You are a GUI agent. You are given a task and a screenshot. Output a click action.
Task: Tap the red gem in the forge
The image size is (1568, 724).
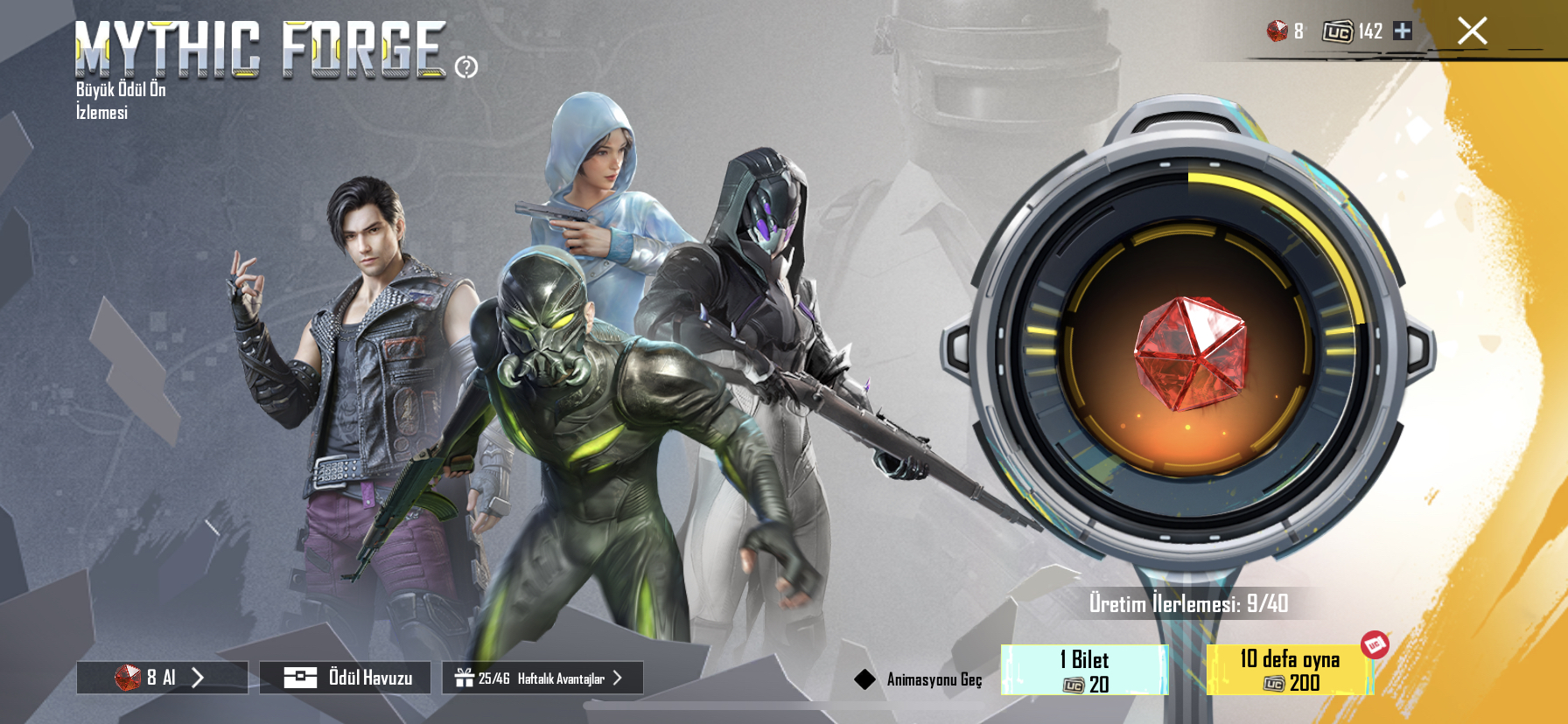[1189, 353]
